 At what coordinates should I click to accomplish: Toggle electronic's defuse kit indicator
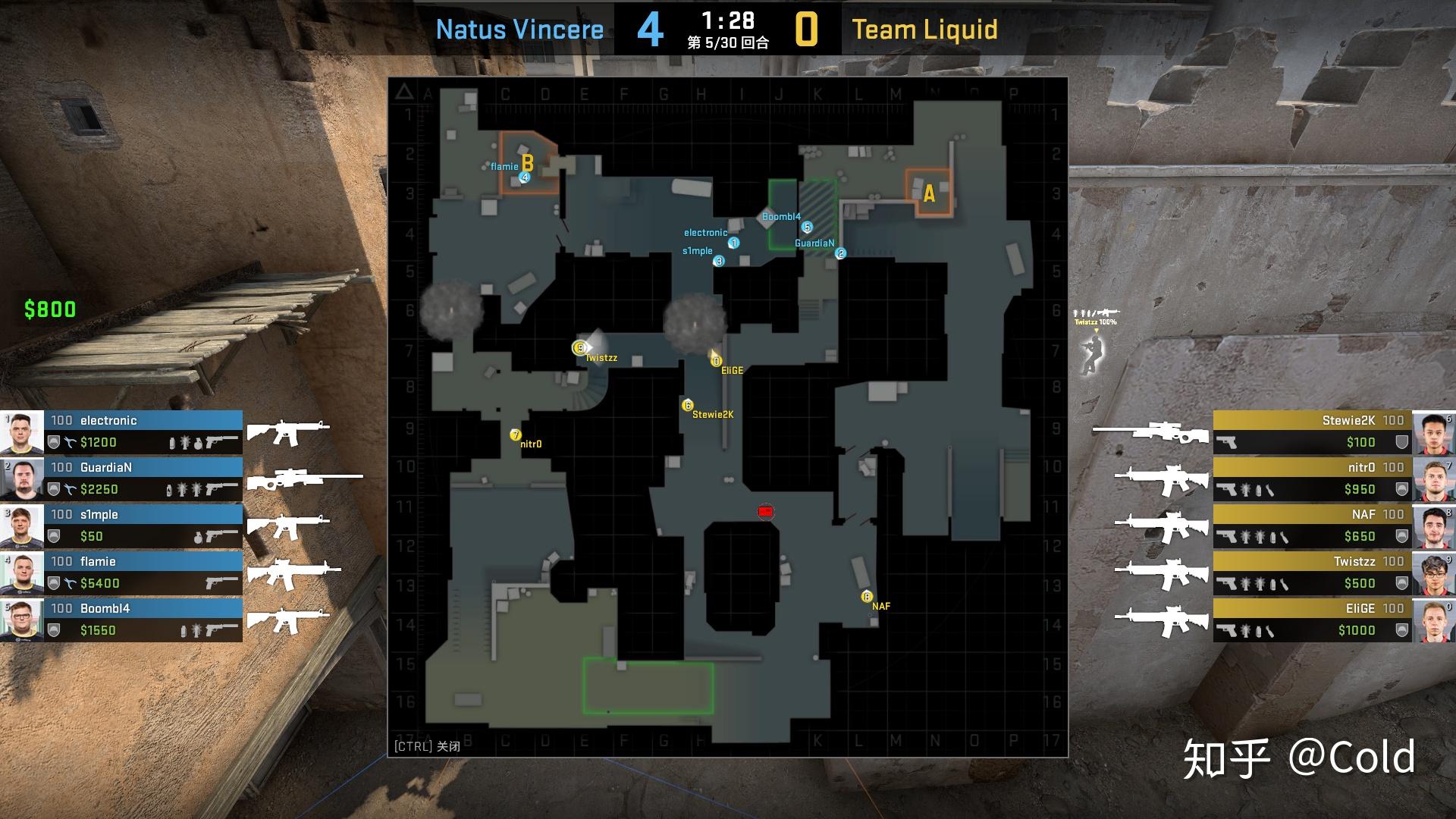coord(70,441)
